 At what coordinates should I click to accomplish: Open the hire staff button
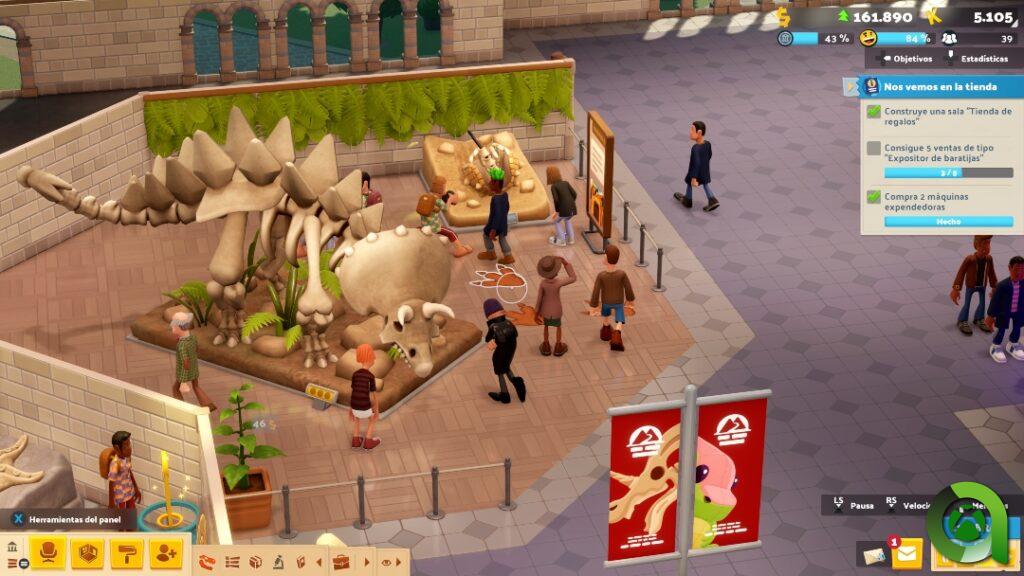[166, 552]
